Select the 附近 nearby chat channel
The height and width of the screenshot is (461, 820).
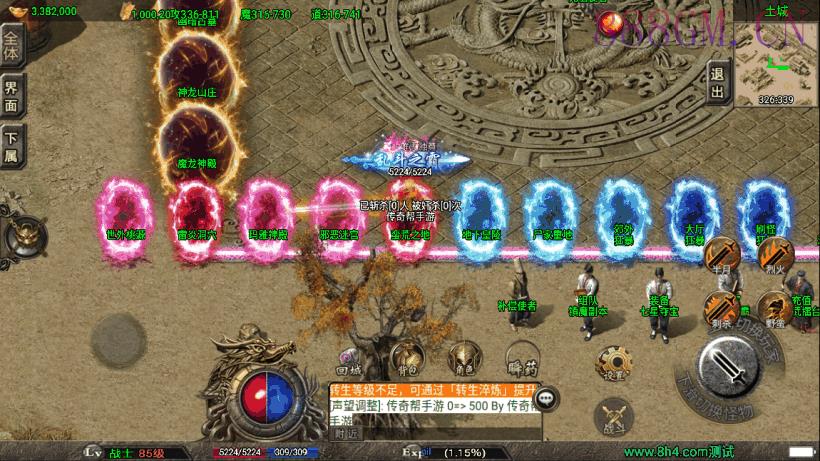pos(346,435)
